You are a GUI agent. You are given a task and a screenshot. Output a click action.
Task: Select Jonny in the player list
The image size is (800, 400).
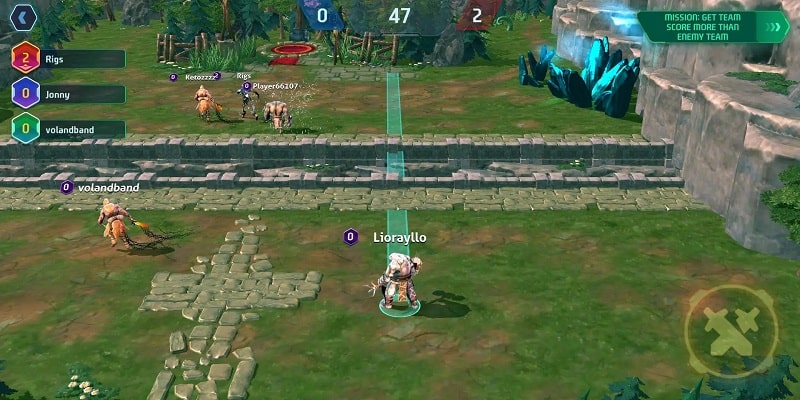(68, 94)
